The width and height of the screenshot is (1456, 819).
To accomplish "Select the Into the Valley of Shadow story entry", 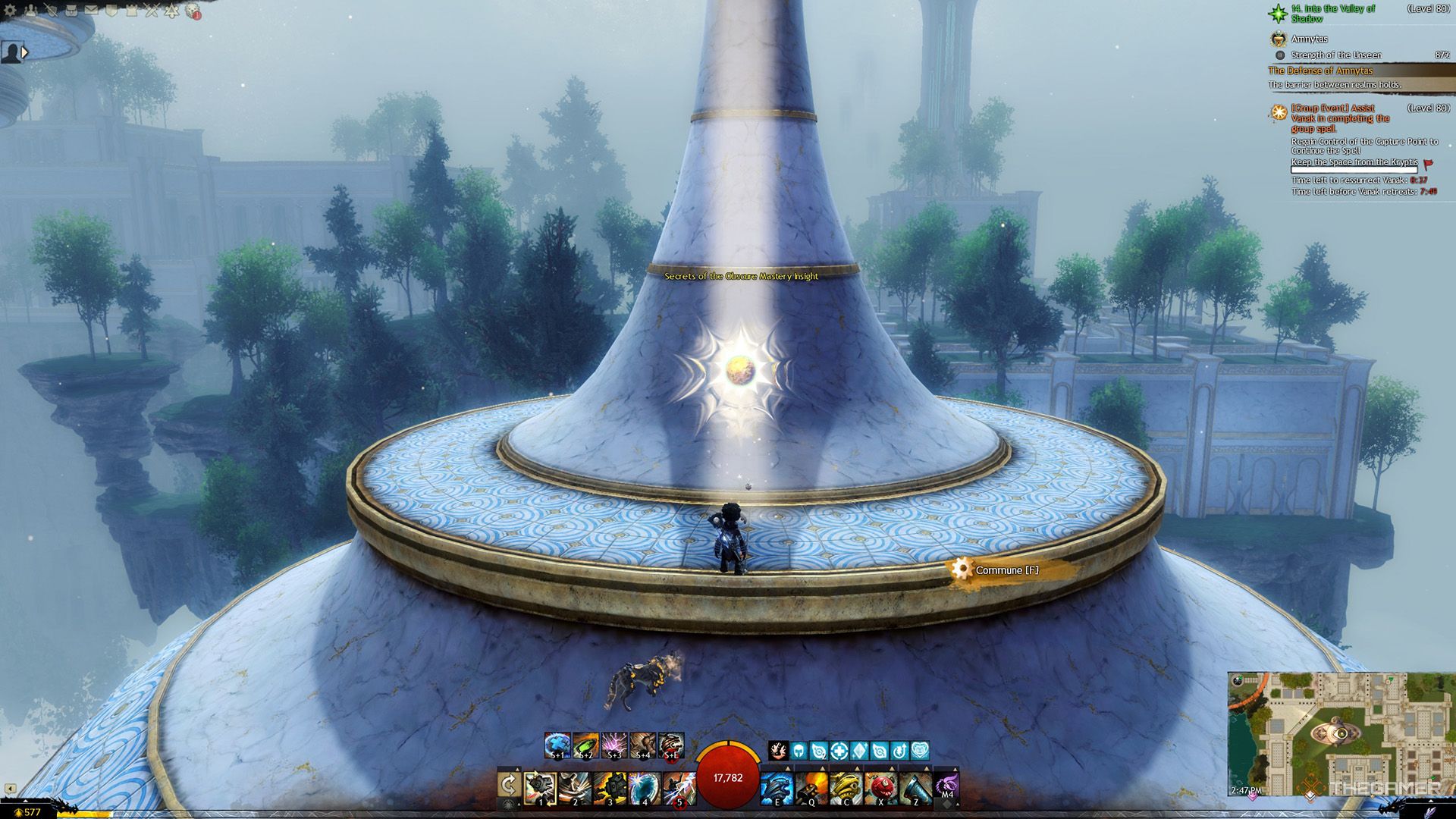I will (1332, 13).
